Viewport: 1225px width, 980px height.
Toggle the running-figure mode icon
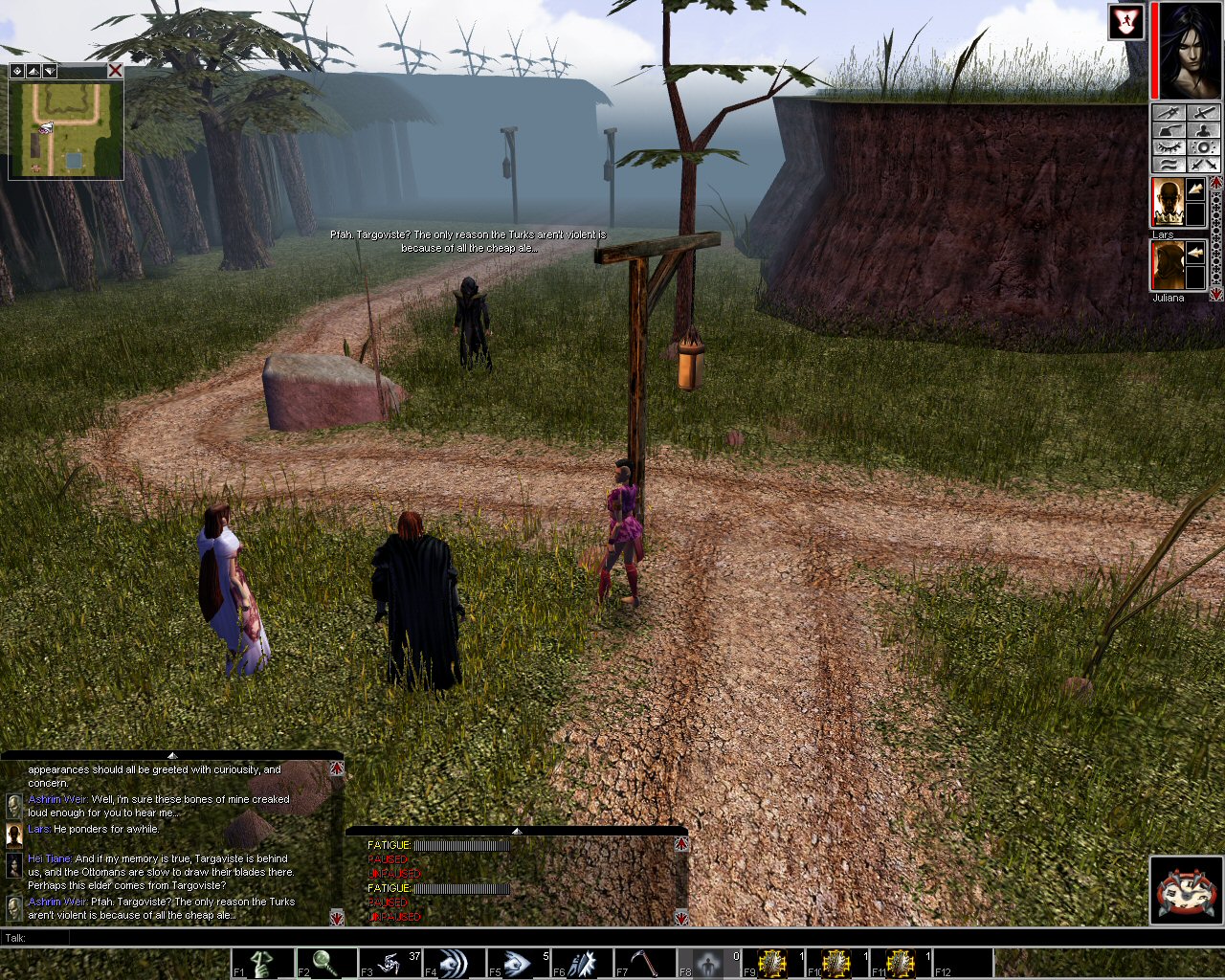pos(1126,22)
